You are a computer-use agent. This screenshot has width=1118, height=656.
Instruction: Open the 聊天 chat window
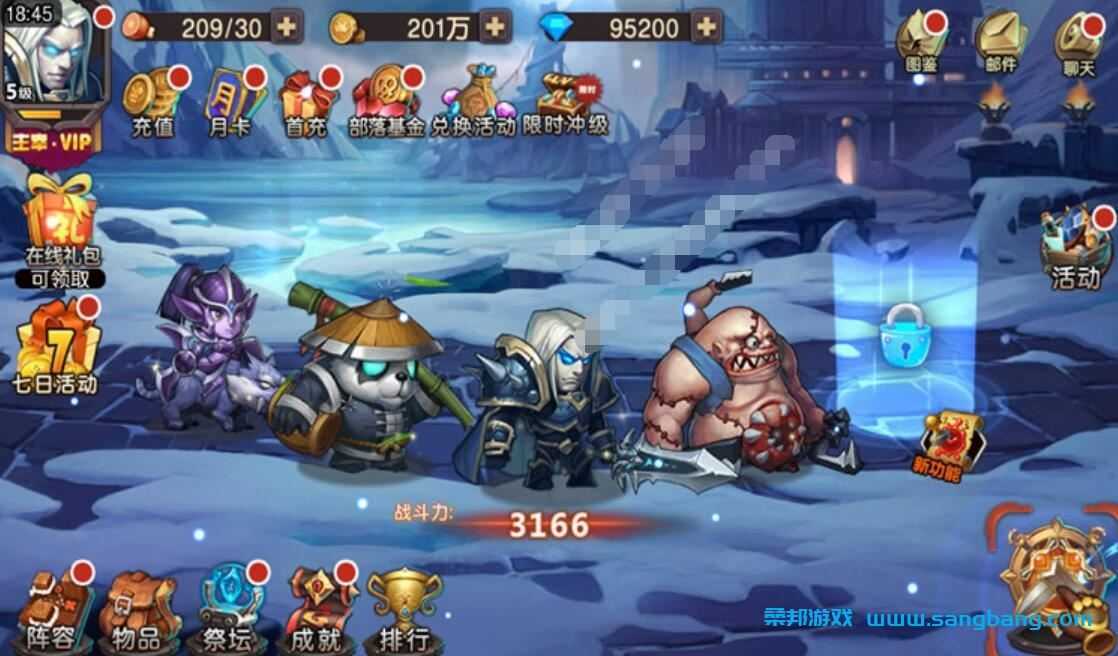point(1080,45)
